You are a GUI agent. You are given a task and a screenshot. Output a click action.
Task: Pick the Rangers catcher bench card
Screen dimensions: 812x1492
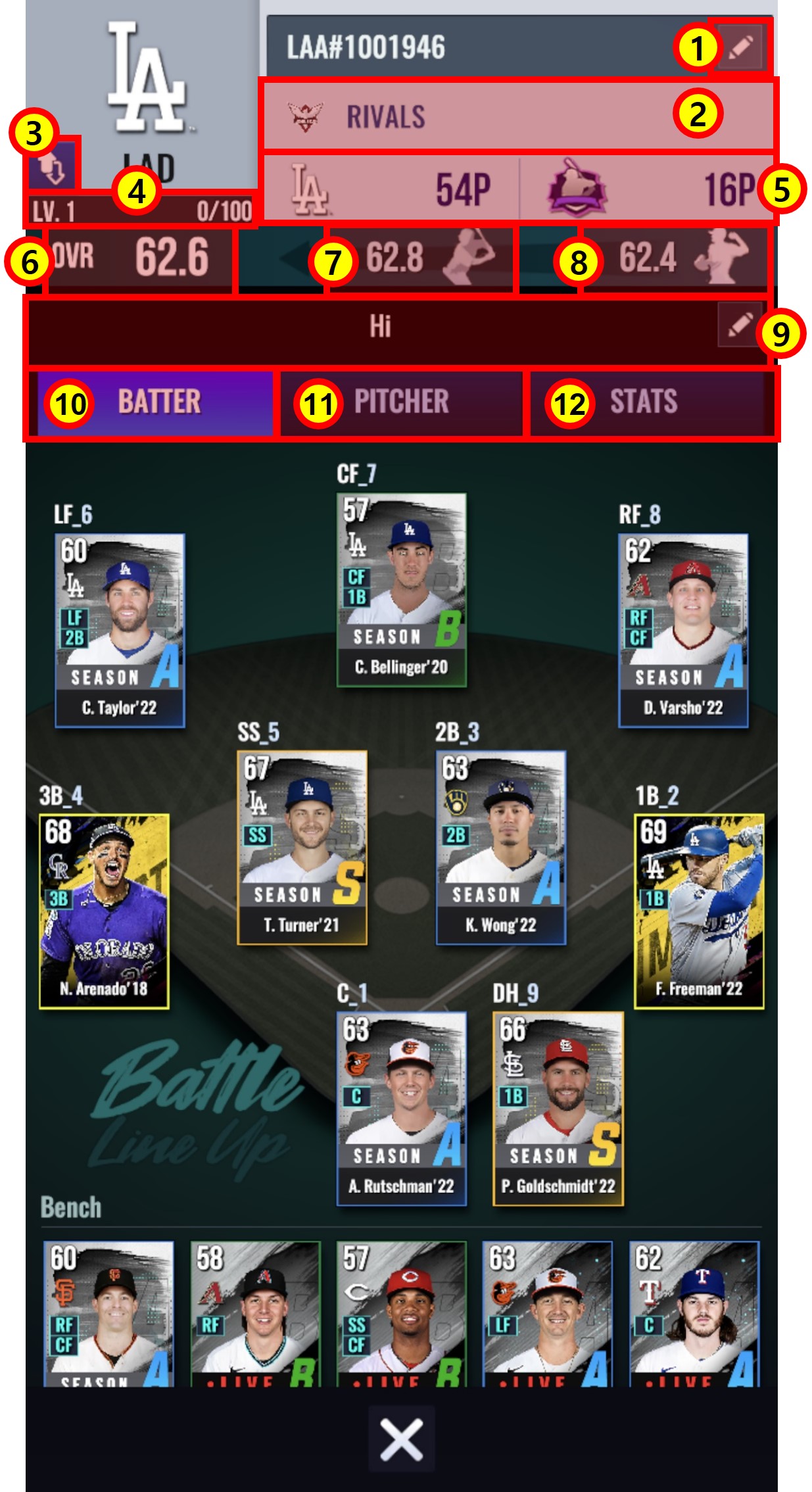[694, 1313]
